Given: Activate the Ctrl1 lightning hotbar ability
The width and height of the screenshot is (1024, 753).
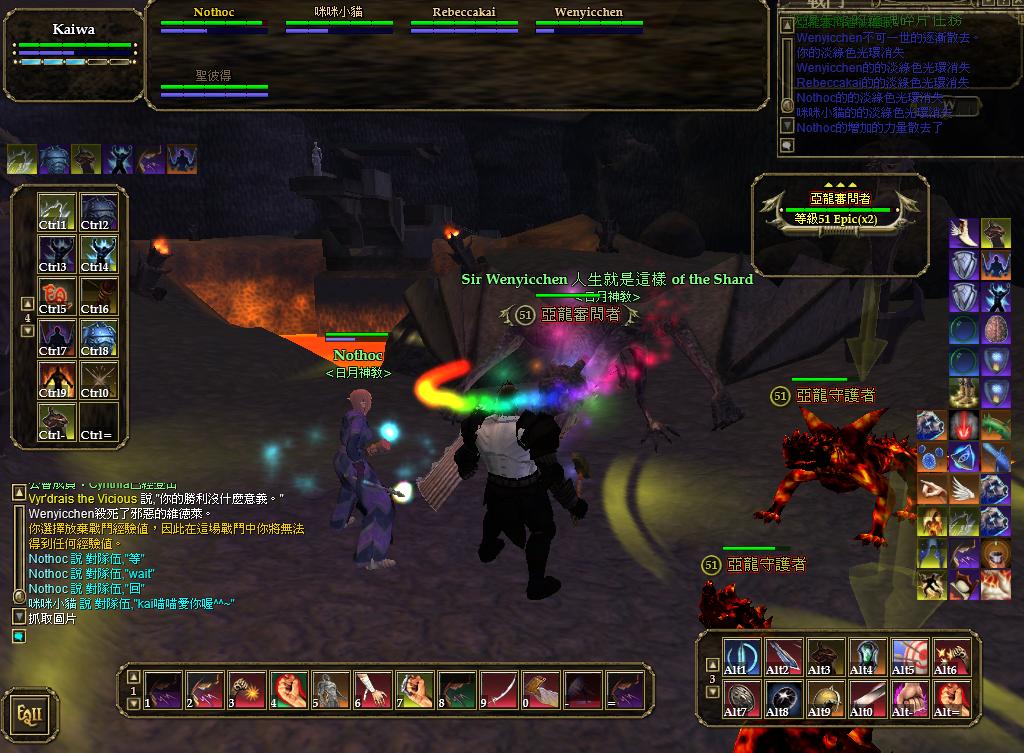Looking at the screenshot, I should [x=56, y=211].
